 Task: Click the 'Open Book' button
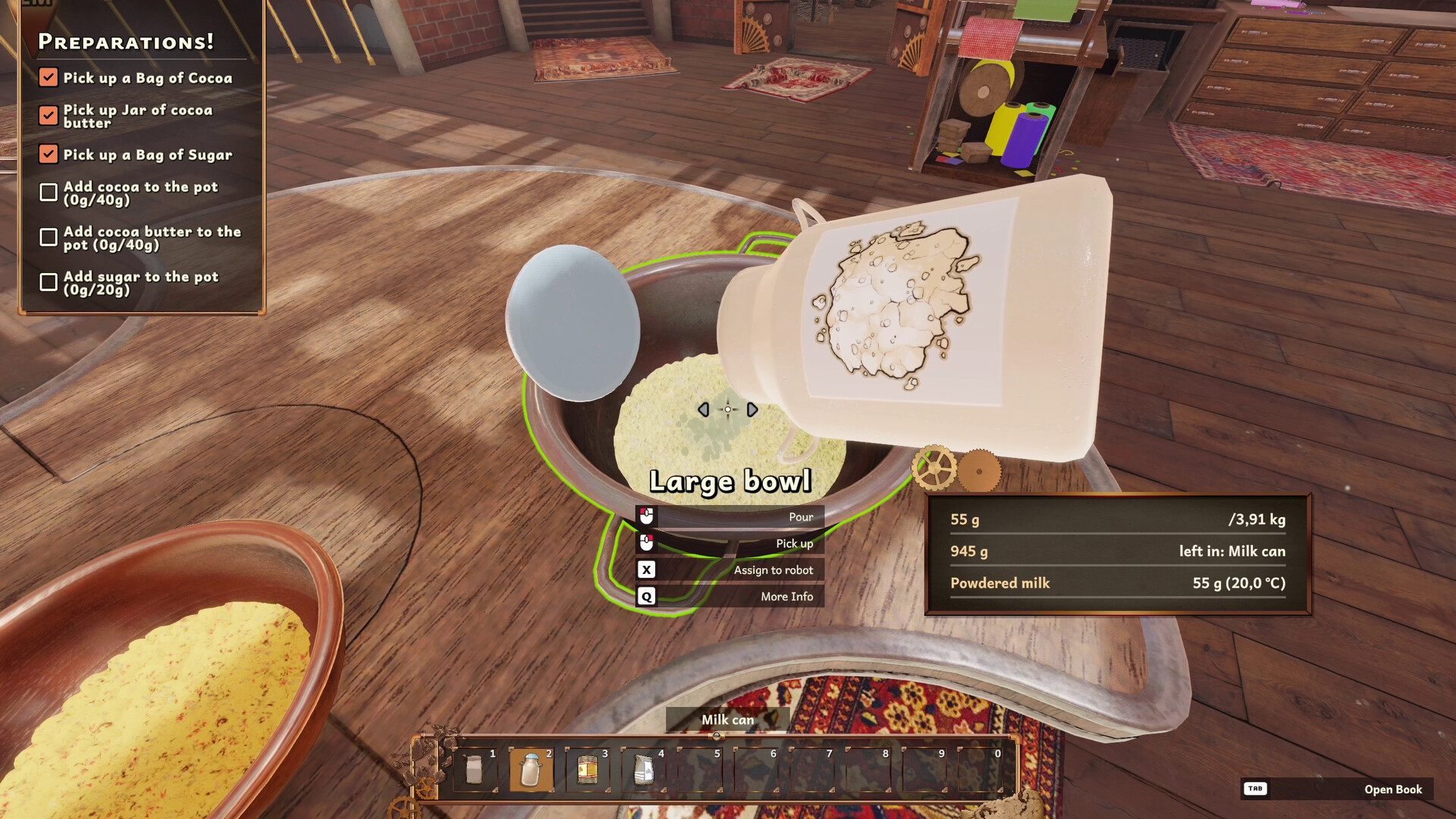click(1394, 789)
